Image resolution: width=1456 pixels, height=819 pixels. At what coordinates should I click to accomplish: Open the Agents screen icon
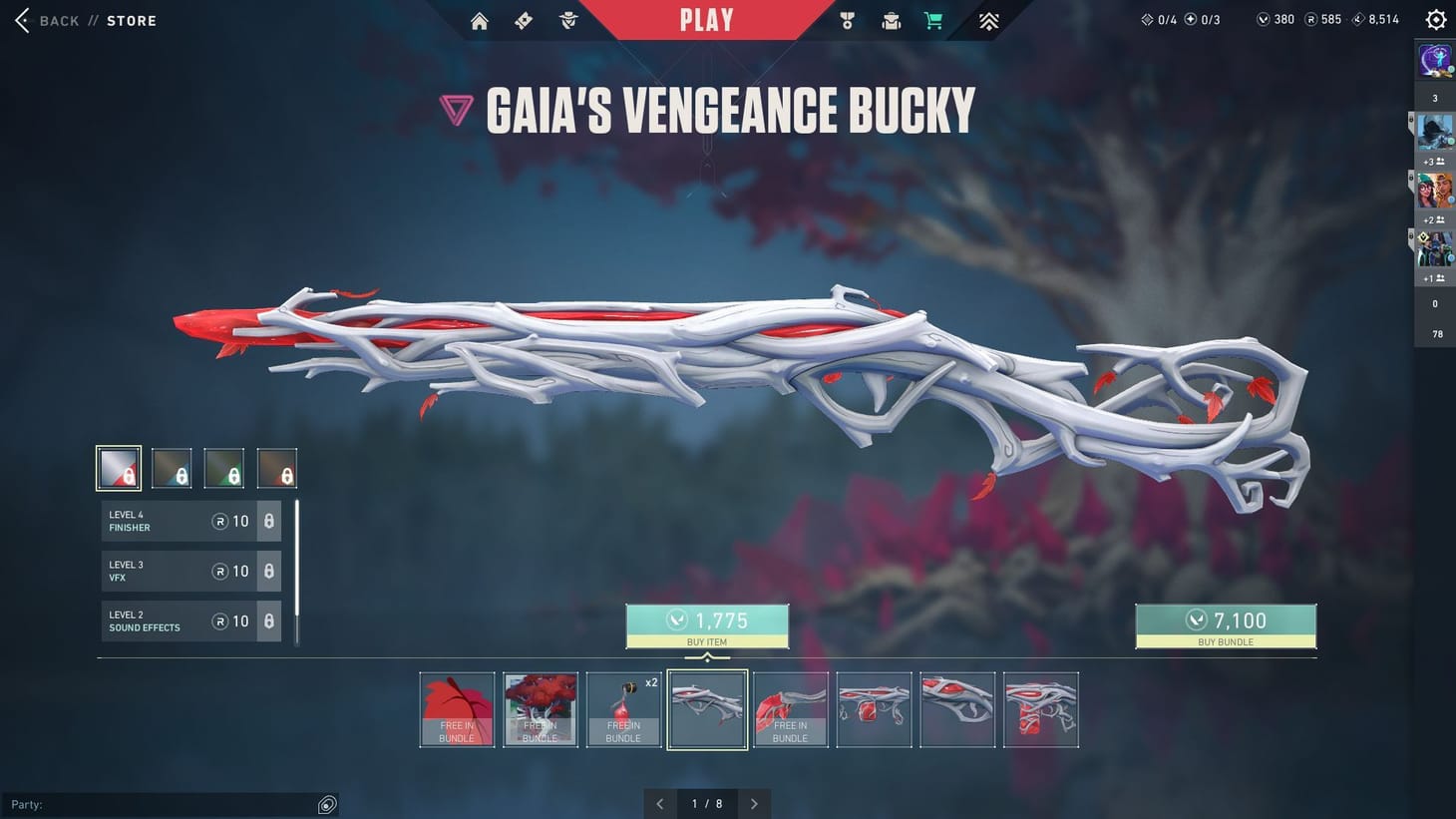(567, 20)
